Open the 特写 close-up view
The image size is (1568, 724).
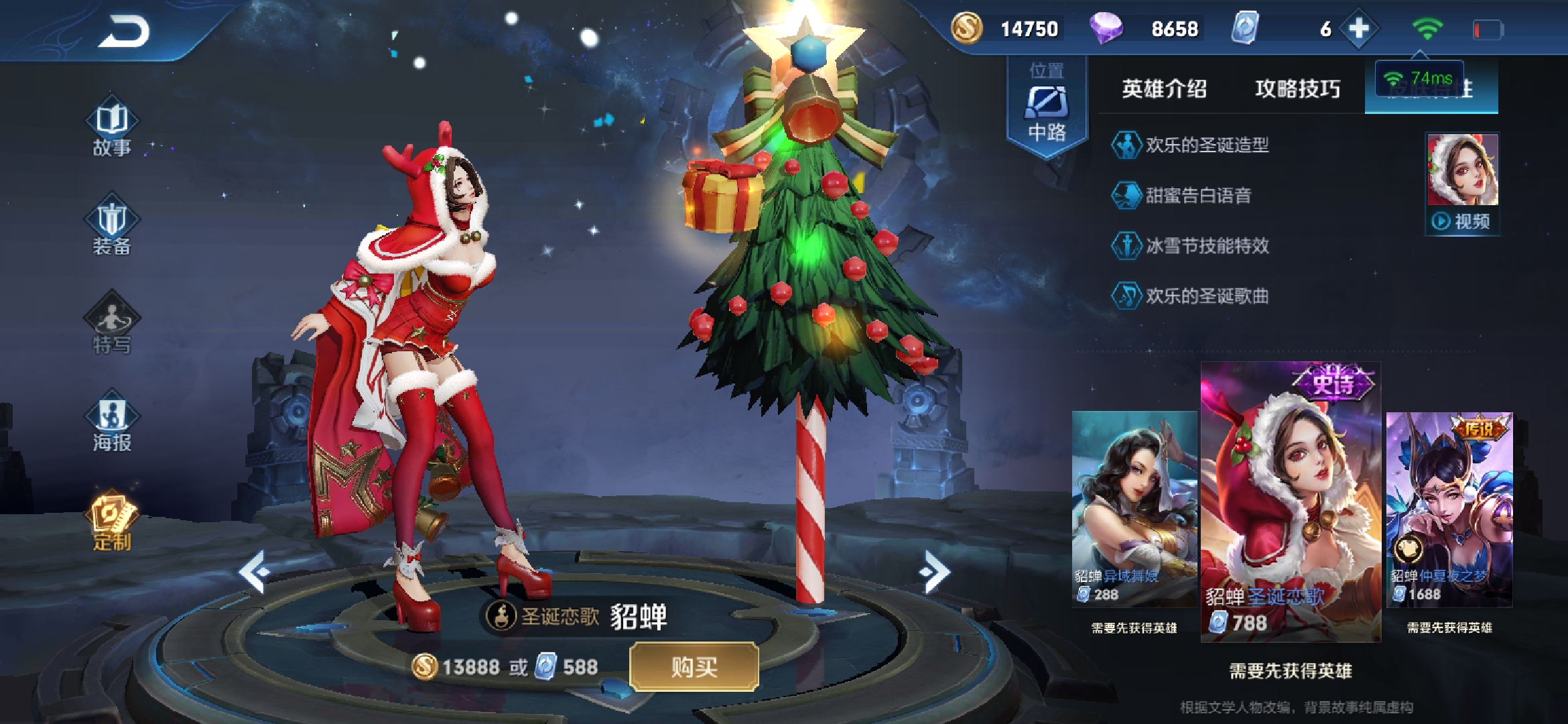tap(112, 324)
